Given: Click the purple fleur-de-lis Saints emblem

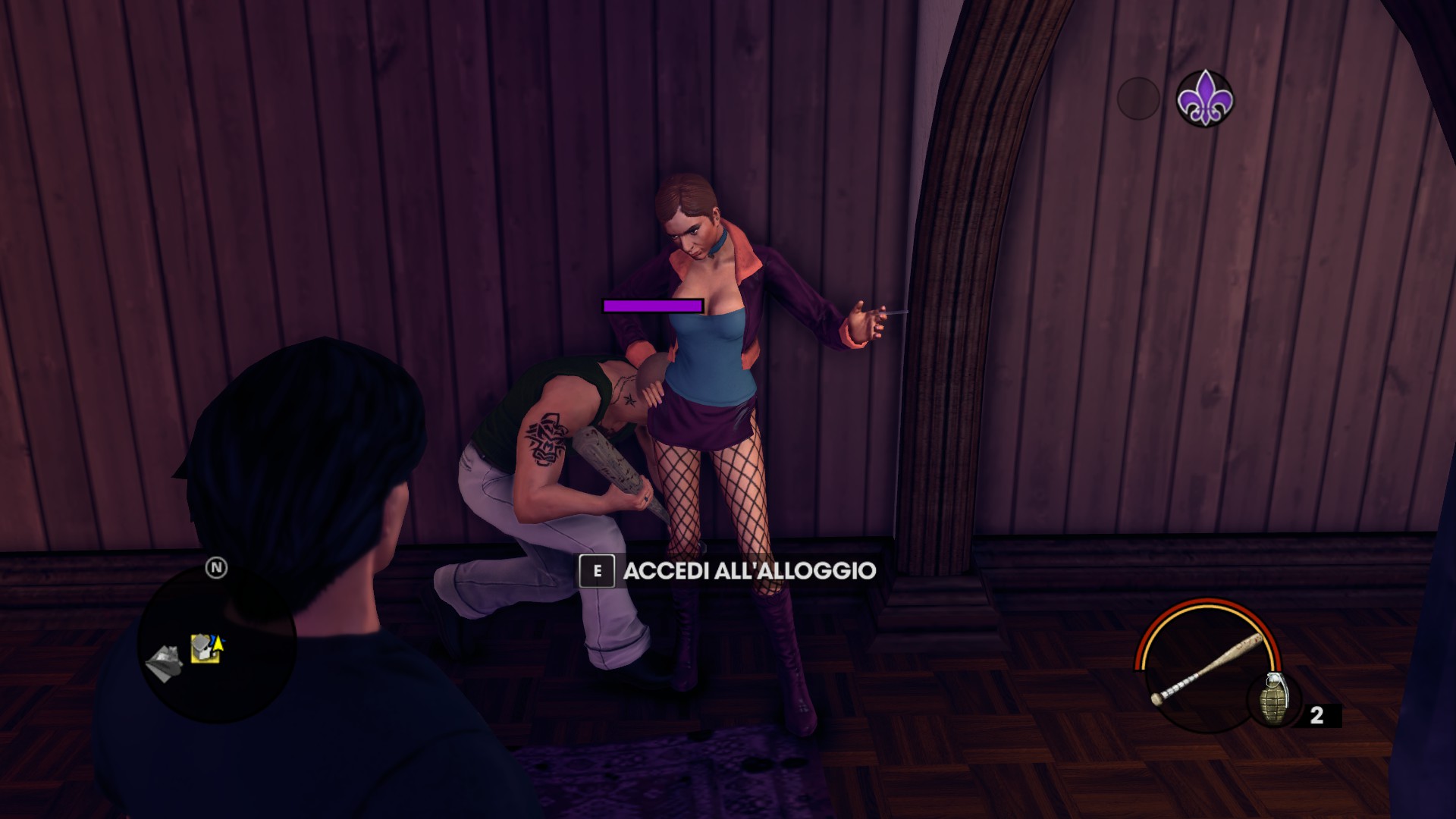Looking at the screenshot, I should pos(1204,99).
